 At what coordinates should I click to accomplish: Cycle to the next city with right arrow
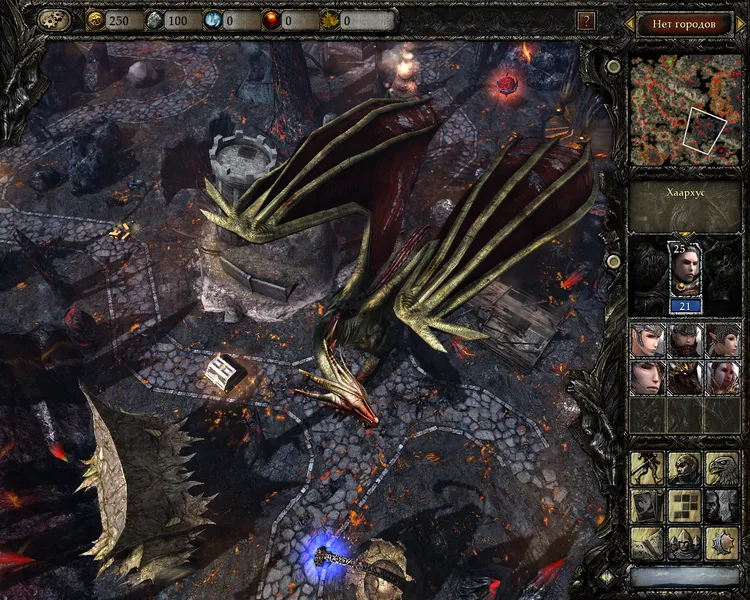click(x=741, y=23)
